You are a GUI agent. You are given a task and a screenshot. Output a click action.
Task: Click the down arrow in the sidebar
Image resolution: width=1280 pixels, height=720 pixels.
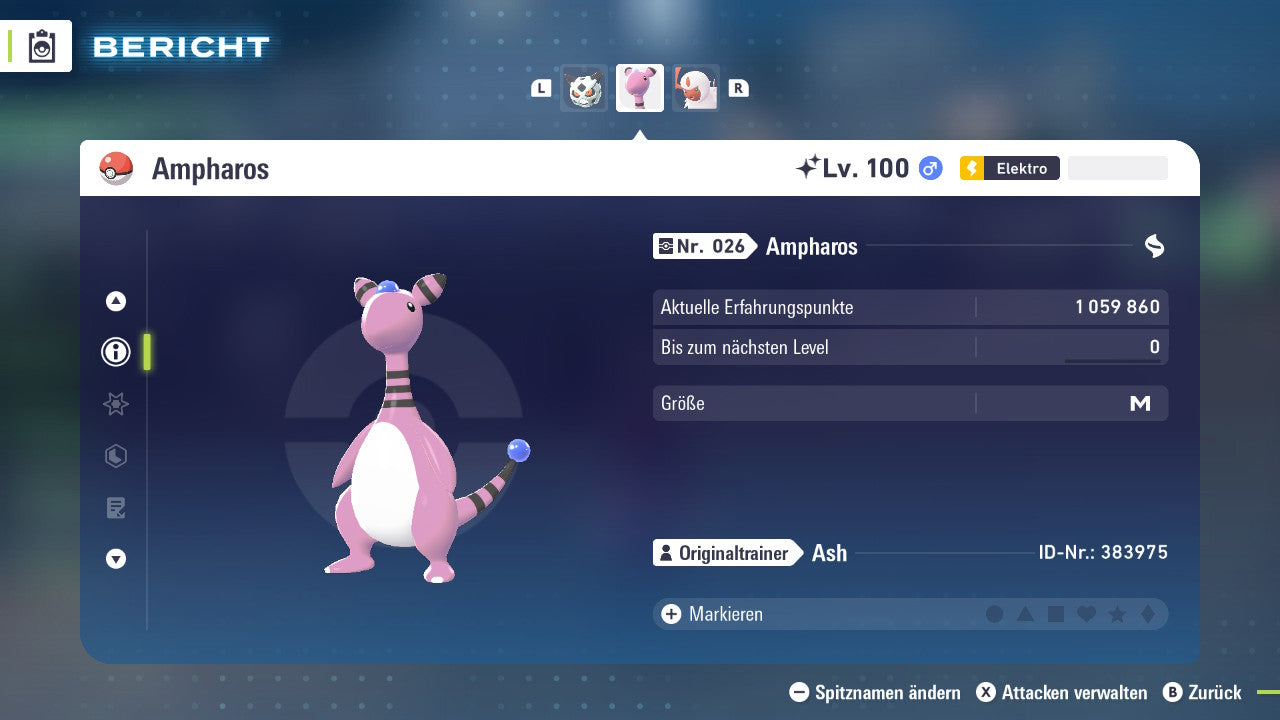point(116,559)
